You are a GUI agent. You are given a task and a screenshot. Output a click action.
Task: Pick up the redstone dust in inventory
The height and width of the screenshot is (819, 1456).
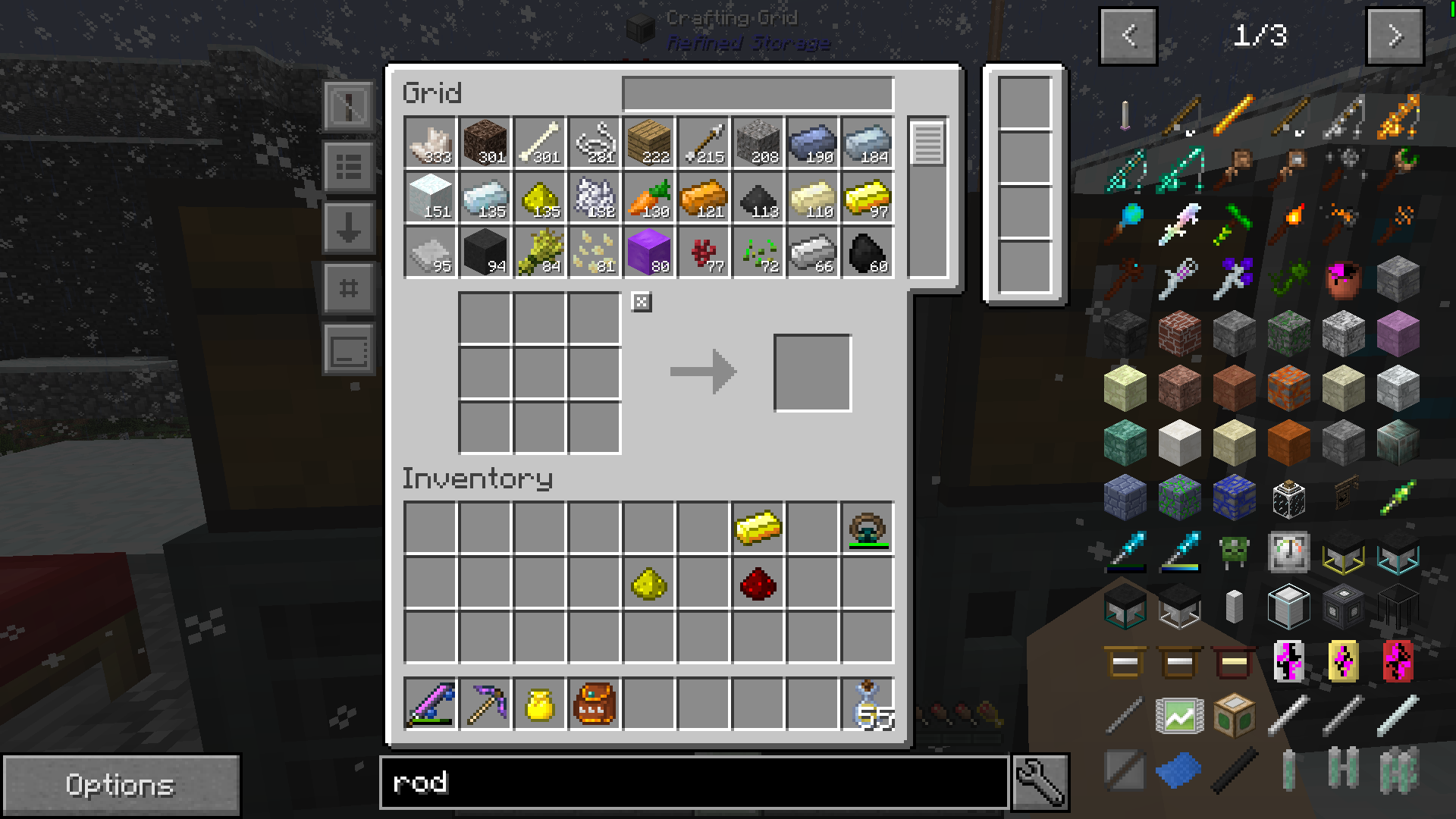tap(758, 583)
